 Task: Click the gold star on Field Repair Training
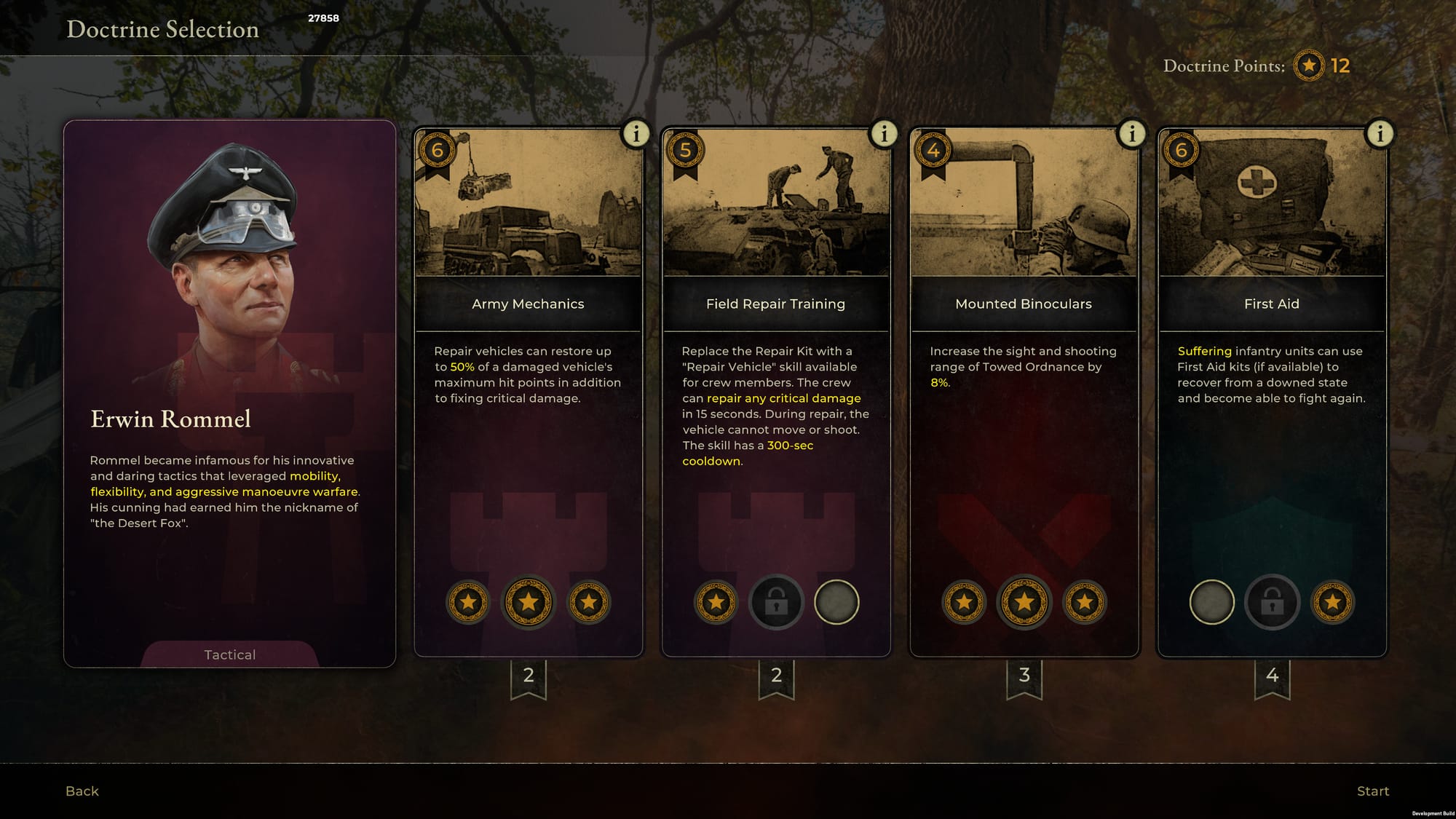(x=716, y=603)
